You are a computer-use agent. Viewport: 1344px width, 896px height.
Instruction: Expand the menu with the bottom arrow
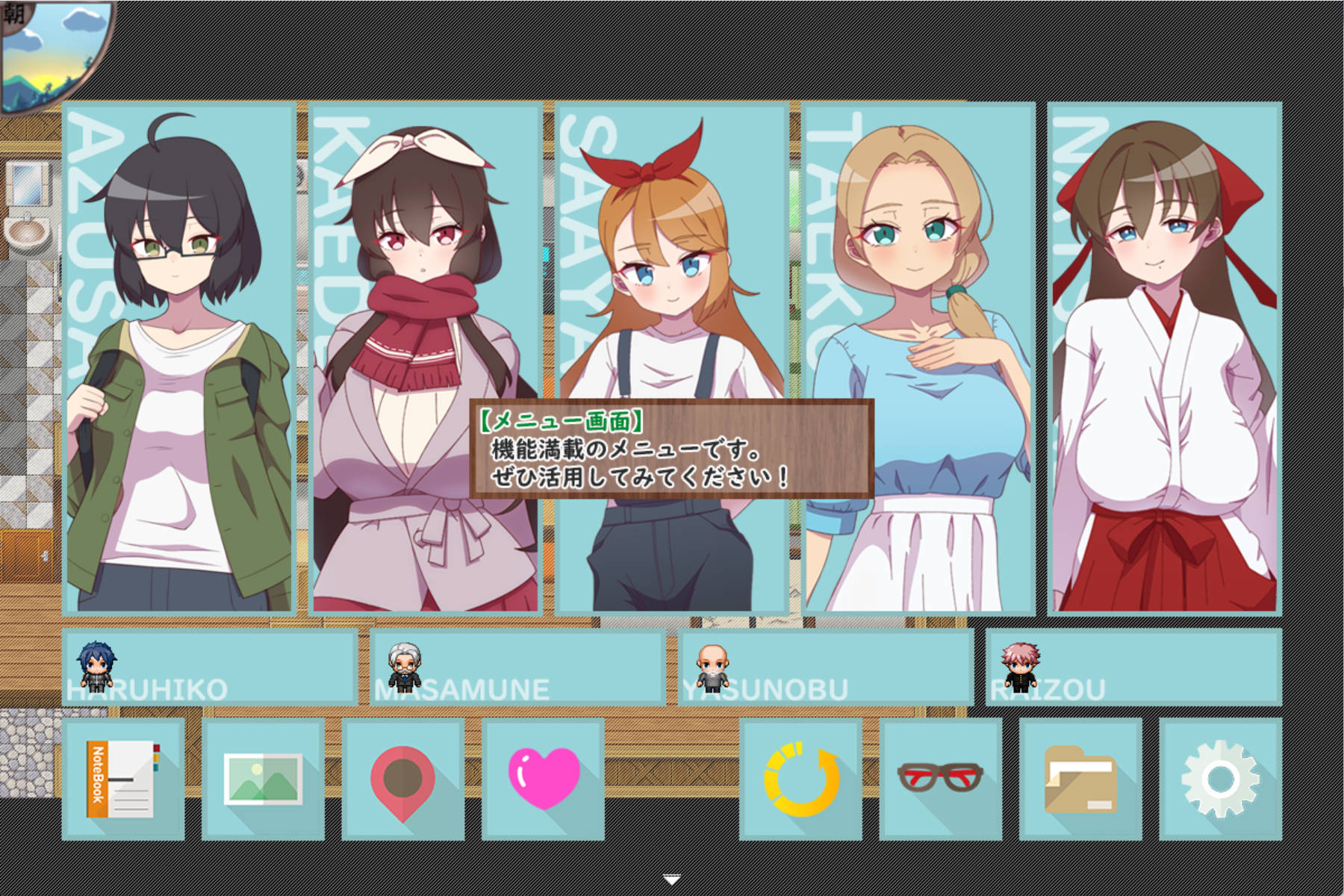pyautogui.click(x=672, y=880)
